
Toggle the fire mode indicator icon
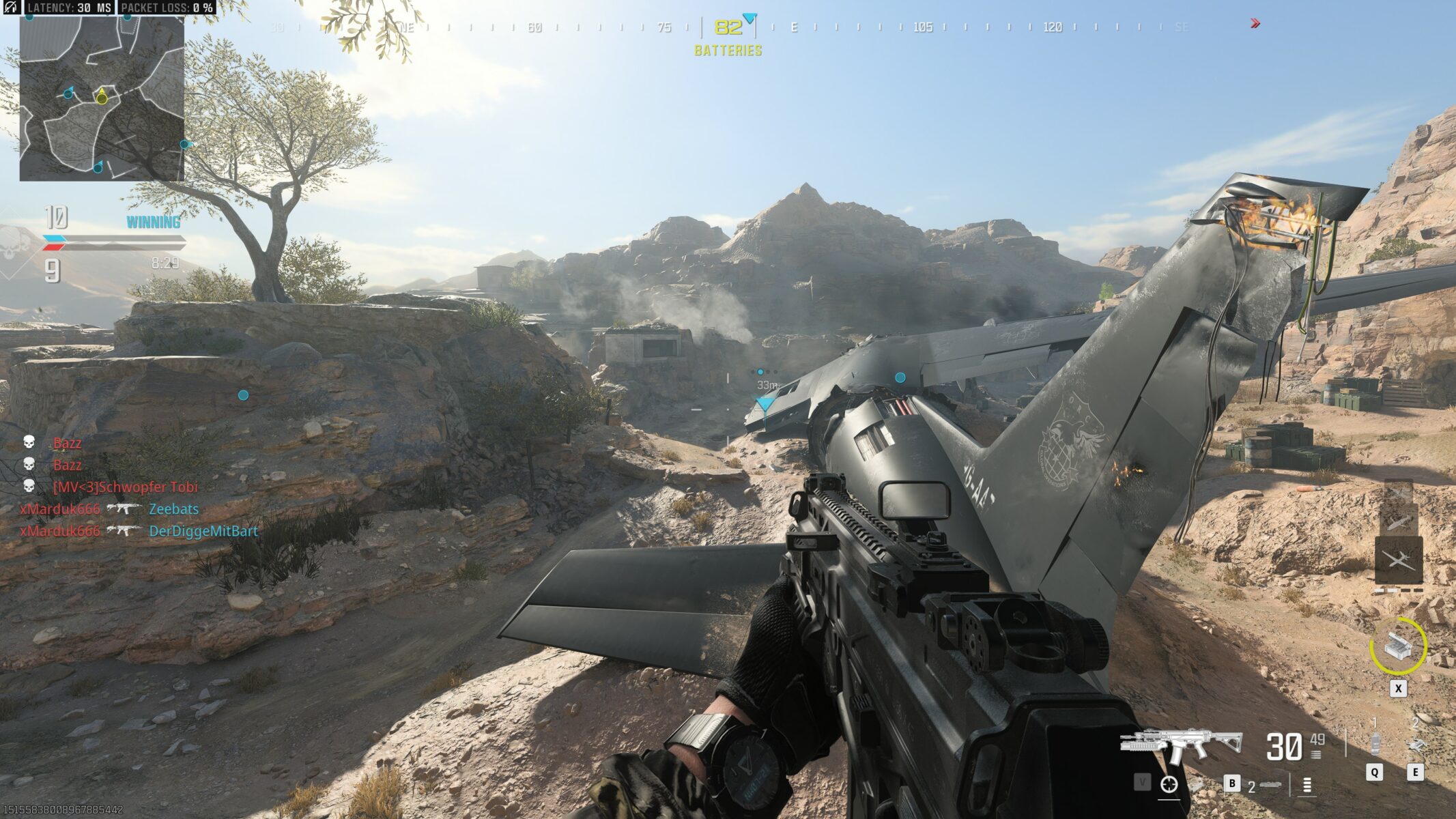coord(1307,786)
